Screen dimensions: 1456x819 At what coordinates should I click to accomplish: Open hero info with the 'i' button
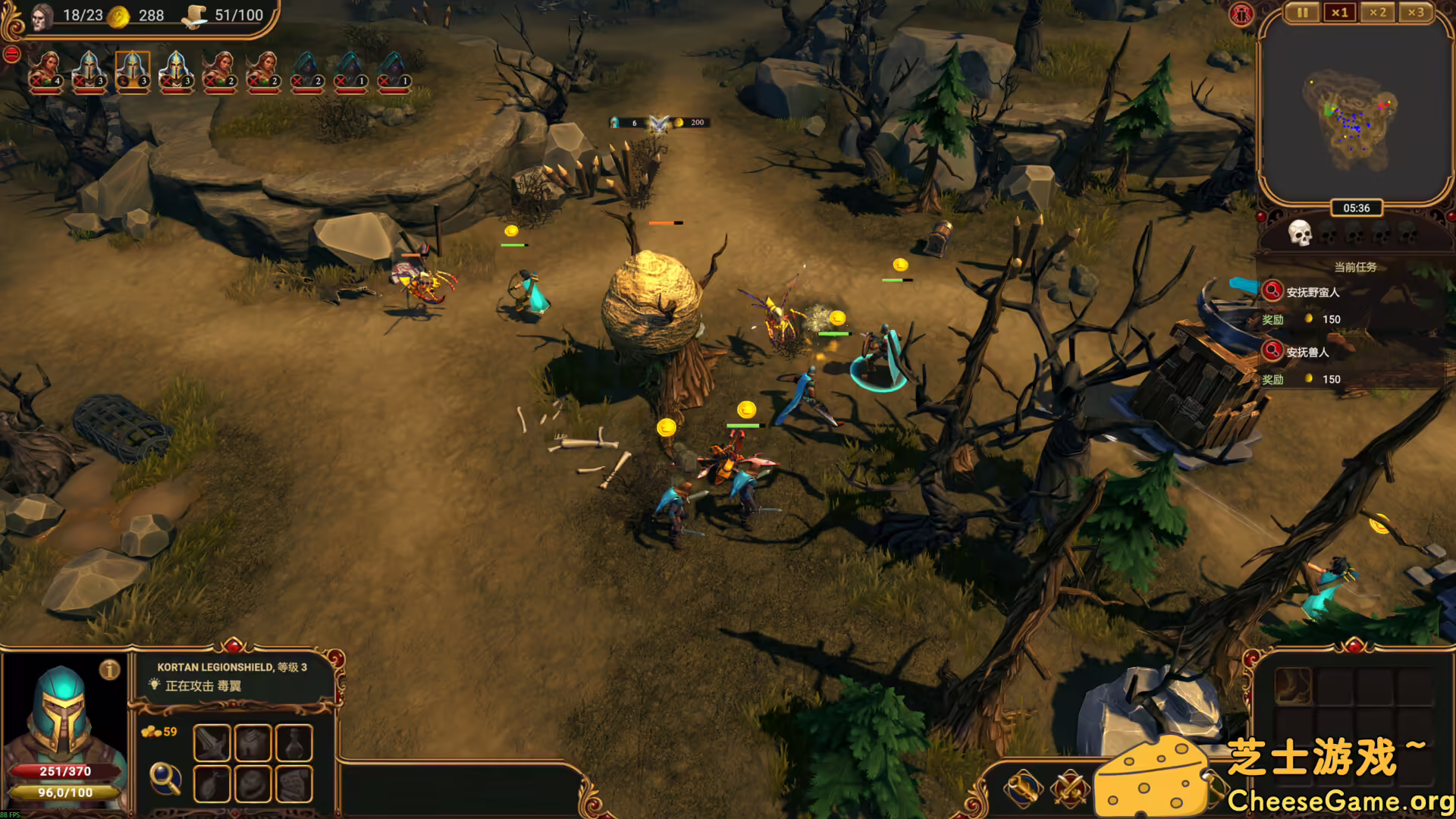point(110,670)
